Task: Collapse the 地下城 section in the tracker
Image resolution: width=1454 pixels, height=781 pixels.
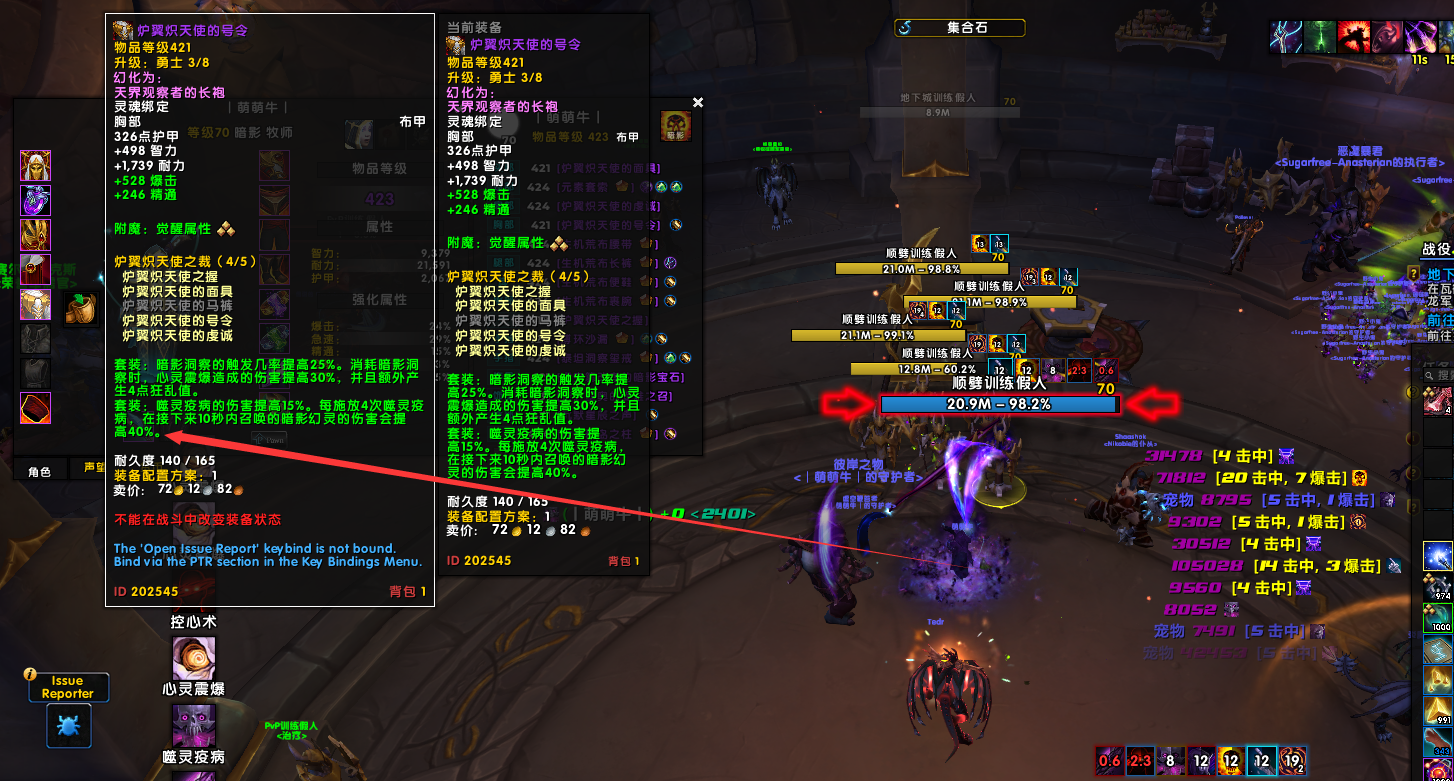Action: click(x=1440, y=272)
